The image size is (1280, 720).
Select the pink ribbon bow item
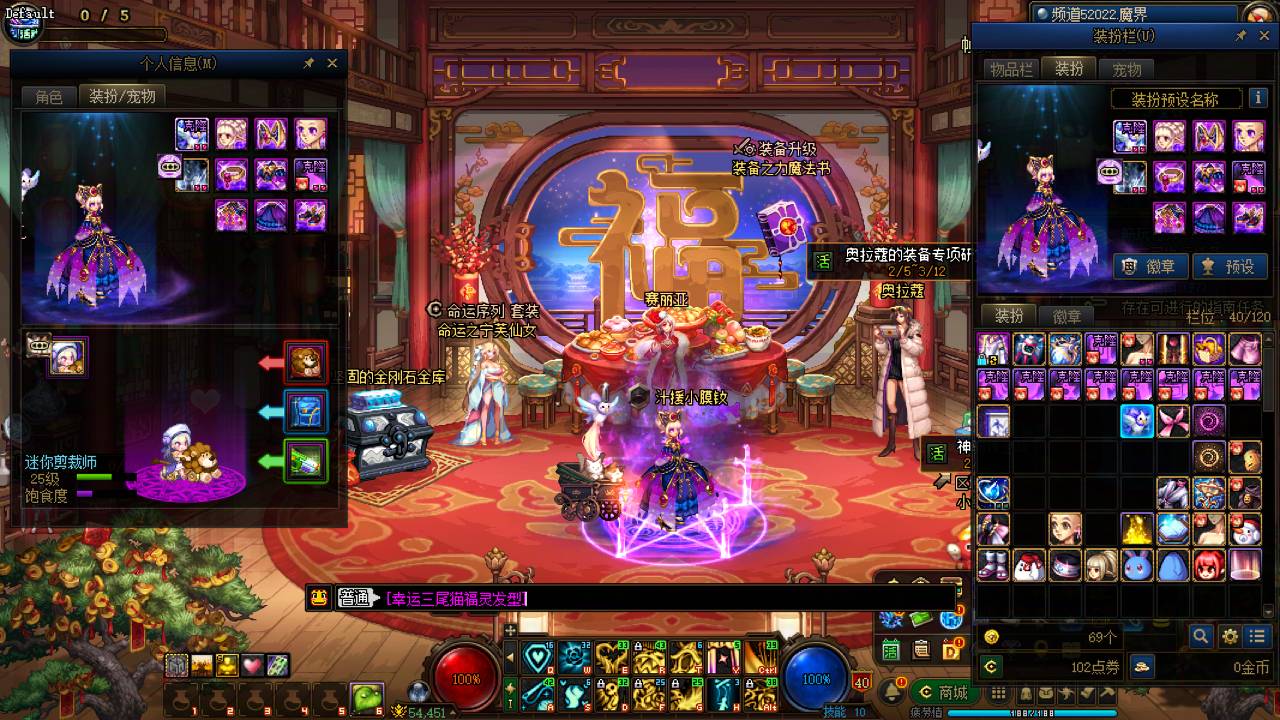click(x=1173, y=421)
